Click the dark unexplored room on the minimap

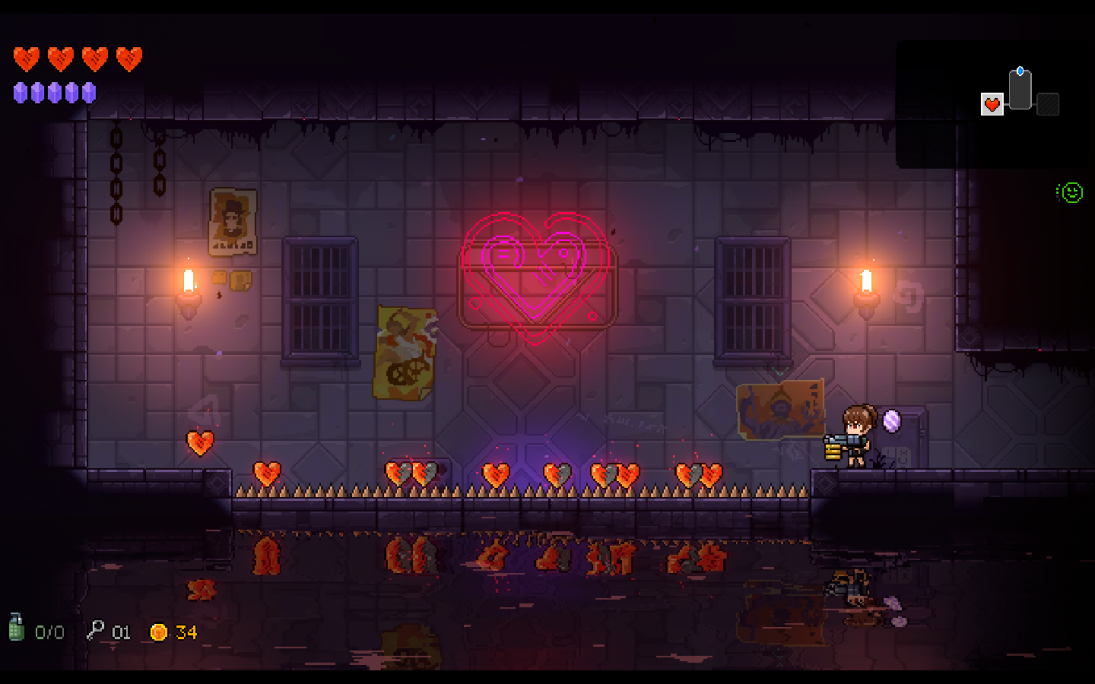pyautogui.click(x=1047, y=104)
